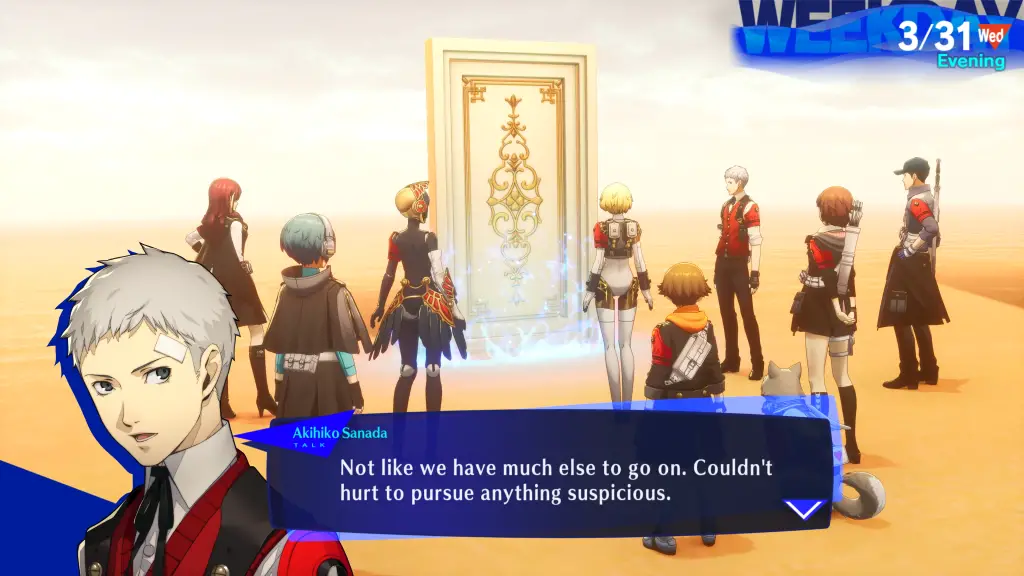1024x576 pixels.
Task: Advance dialogue with the down arrow indicator
Action: pos(804,509)
